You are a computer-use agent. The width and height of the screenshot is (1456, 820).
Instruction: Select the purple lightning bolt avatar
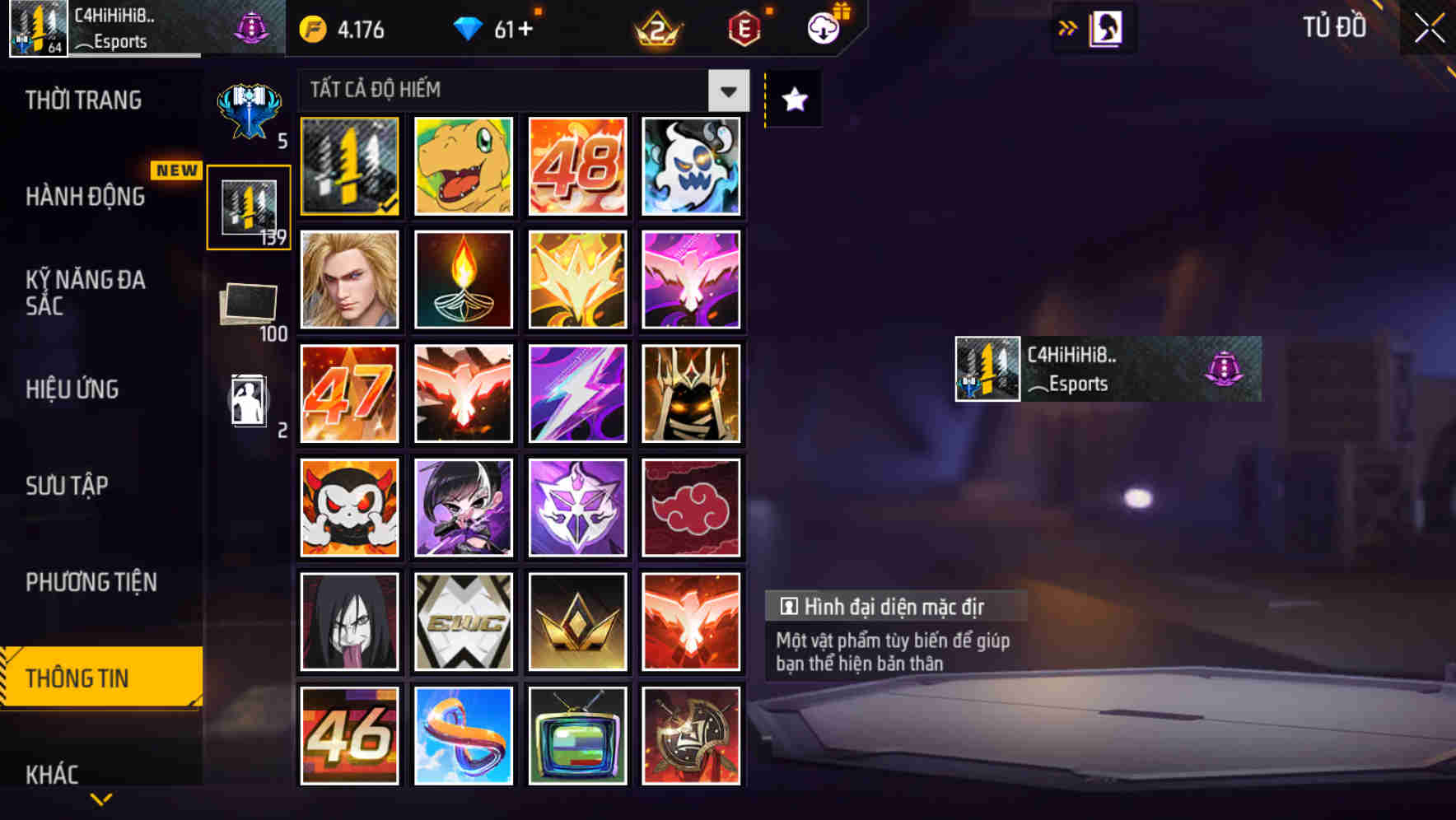pyautogui.click(x=577, y=394)
